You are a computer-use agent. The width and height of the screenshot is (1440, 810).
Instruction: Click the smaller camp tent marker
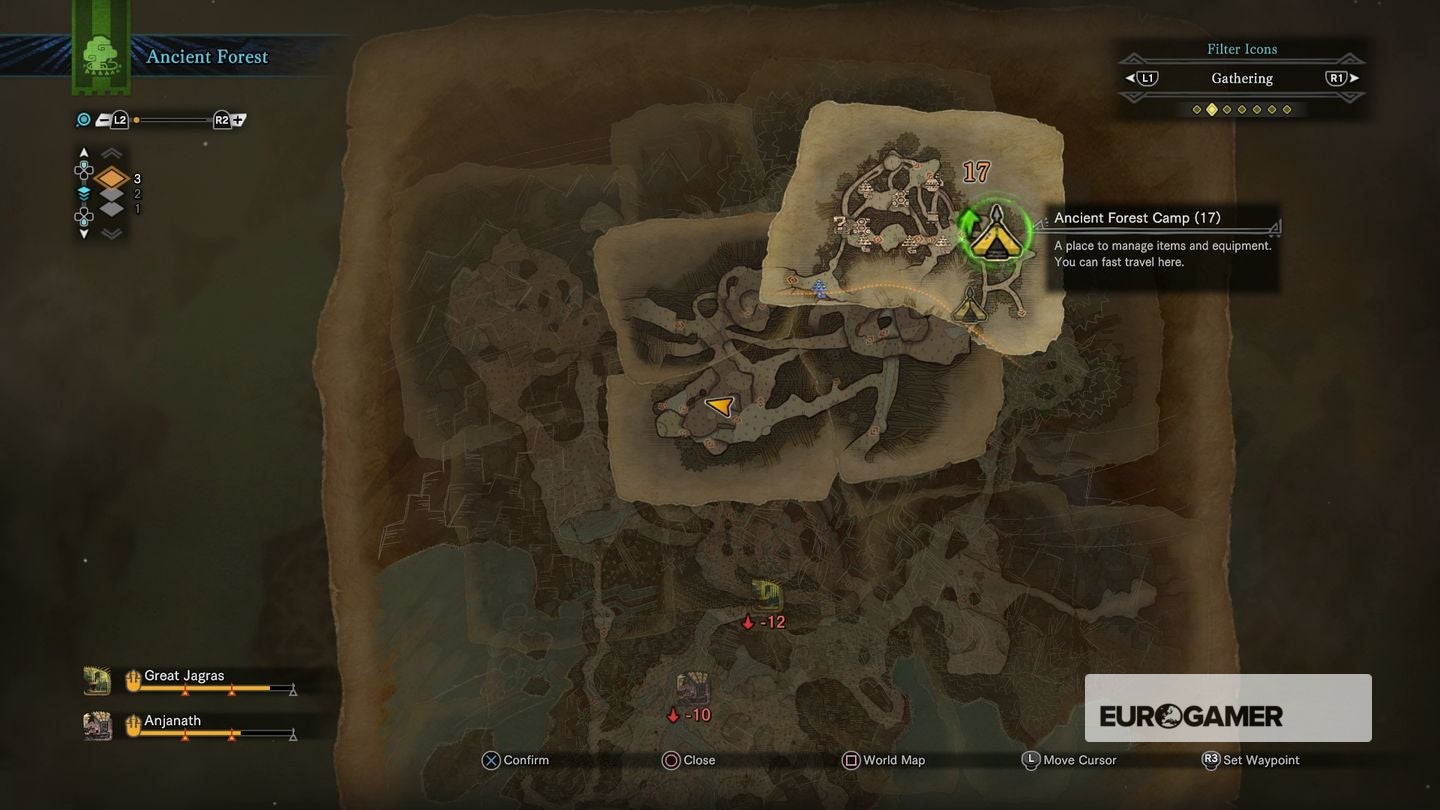[x=968, y=305]
